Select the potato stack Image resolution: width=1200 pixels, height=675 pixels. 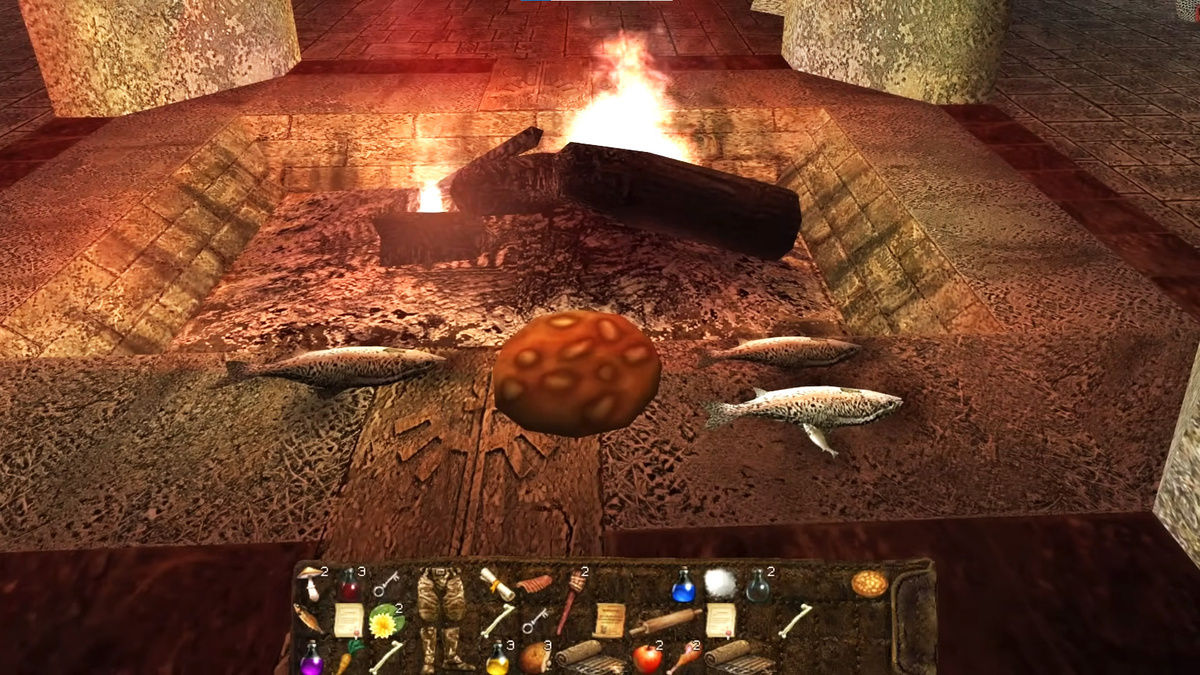tap(533, 657)
